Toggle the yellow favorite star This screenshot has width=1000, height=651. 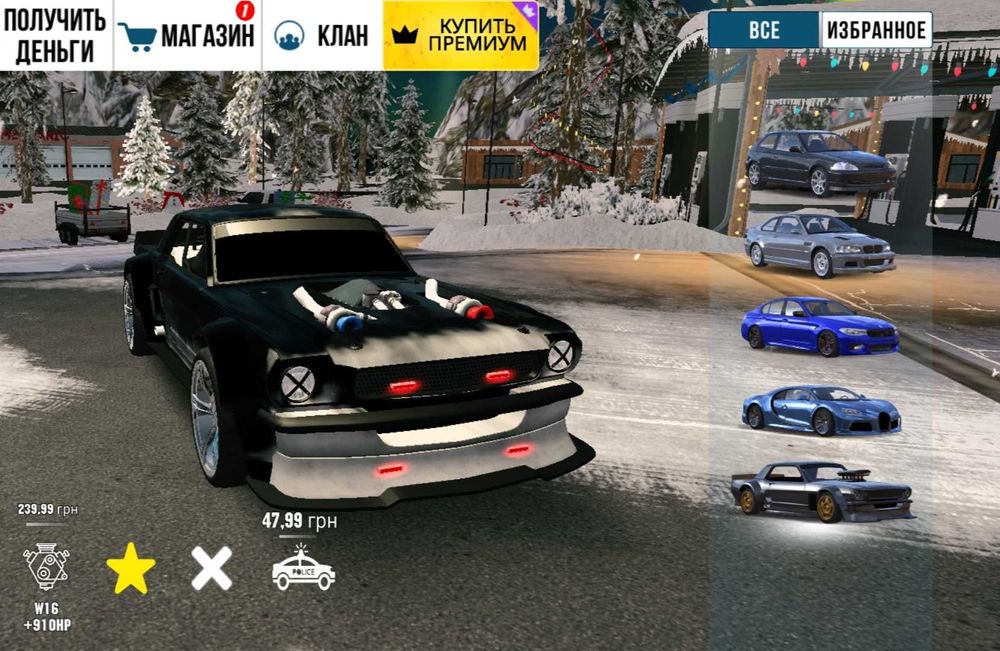coord(131,570)
